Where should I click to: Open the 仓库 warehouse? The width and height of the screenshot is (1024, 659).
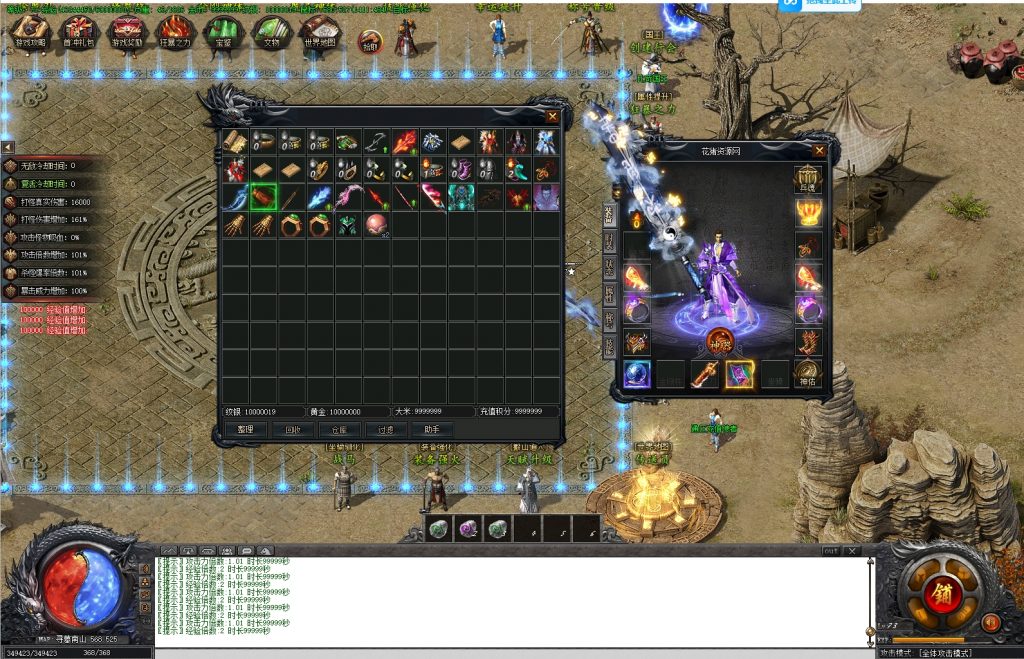[x=339, y=429]
